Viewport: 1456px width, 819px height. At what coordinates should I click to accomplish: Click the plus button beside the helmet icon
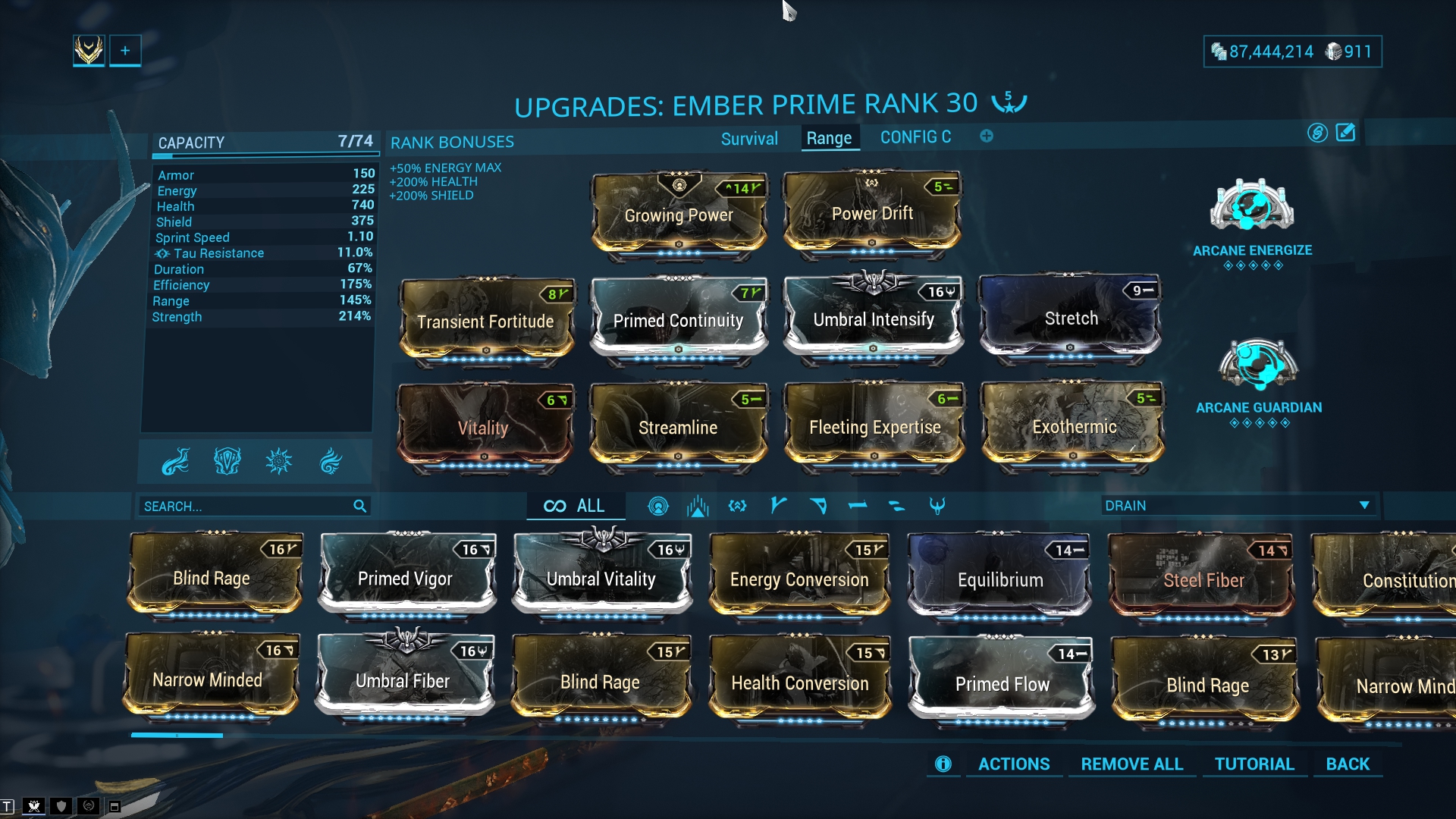pyautogui.click(x=125, y=51)
